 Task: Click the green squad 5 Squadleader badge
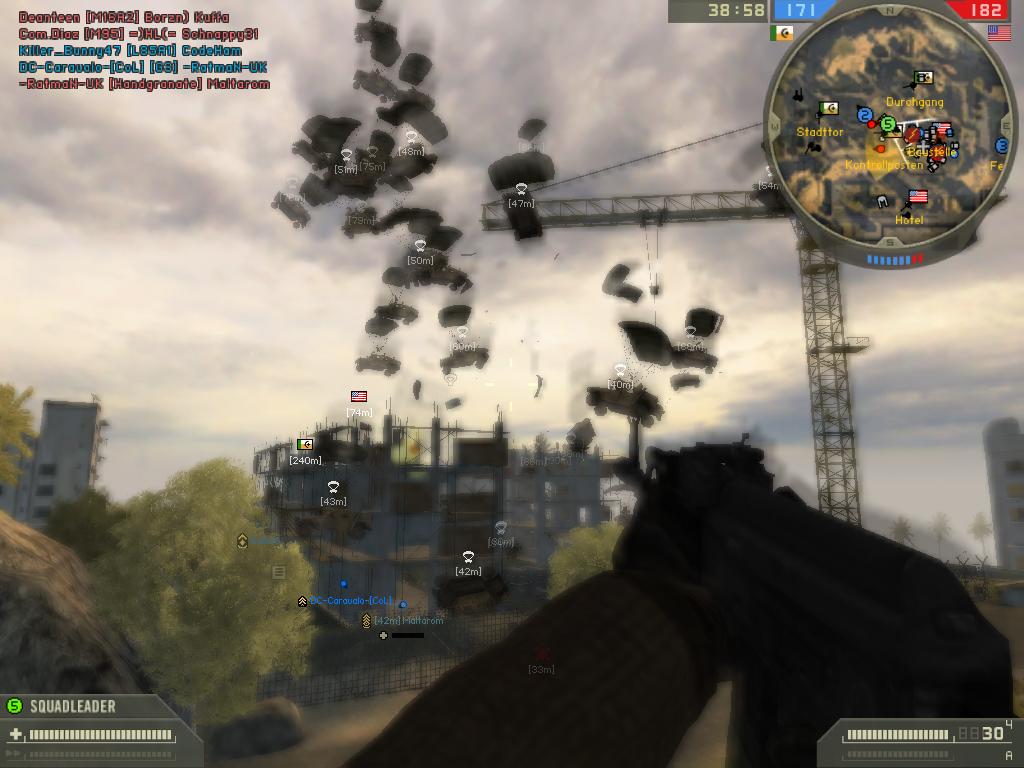(14, 706)
